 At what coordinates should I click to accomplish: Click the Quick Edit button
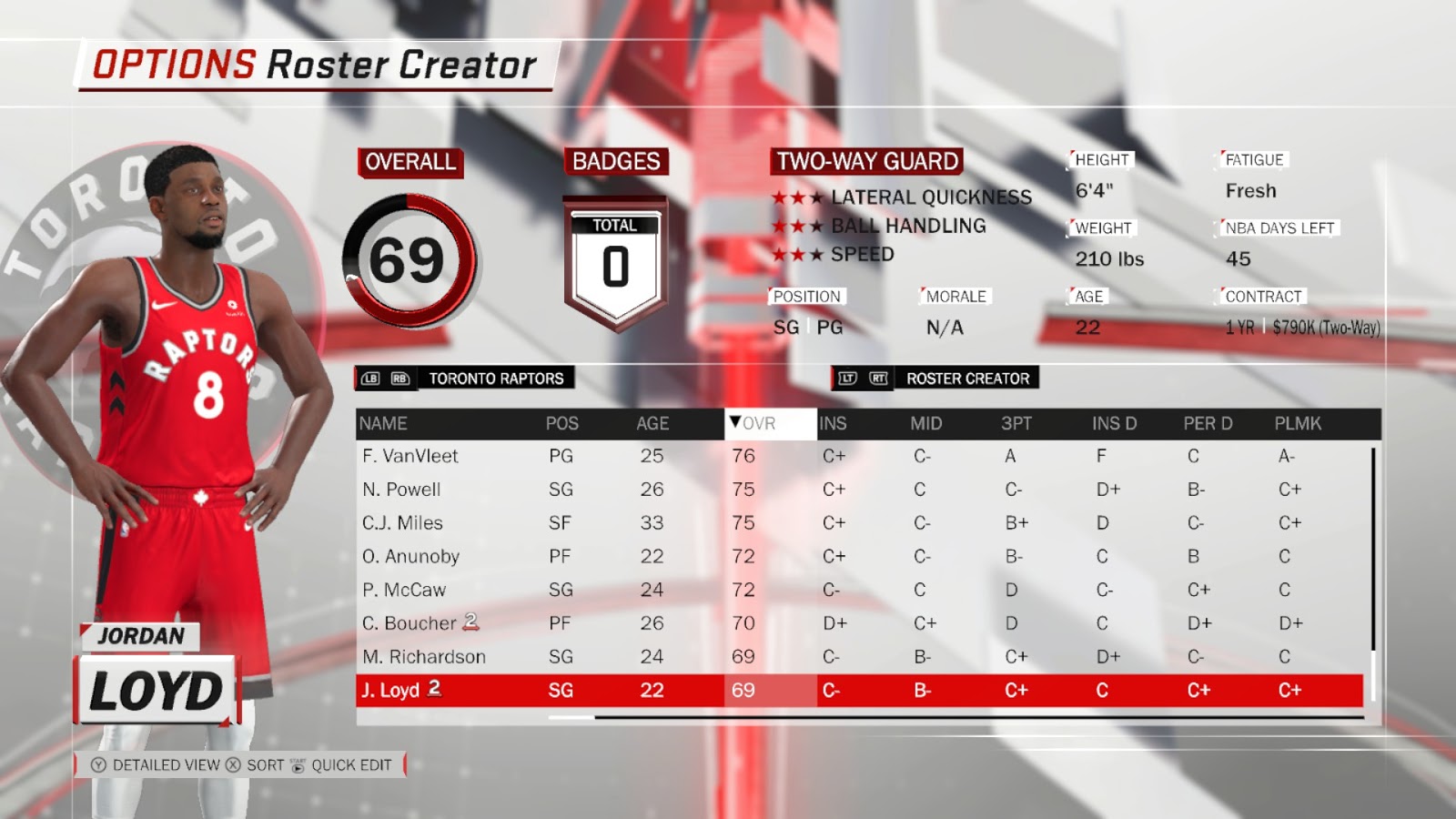point(350,765)
